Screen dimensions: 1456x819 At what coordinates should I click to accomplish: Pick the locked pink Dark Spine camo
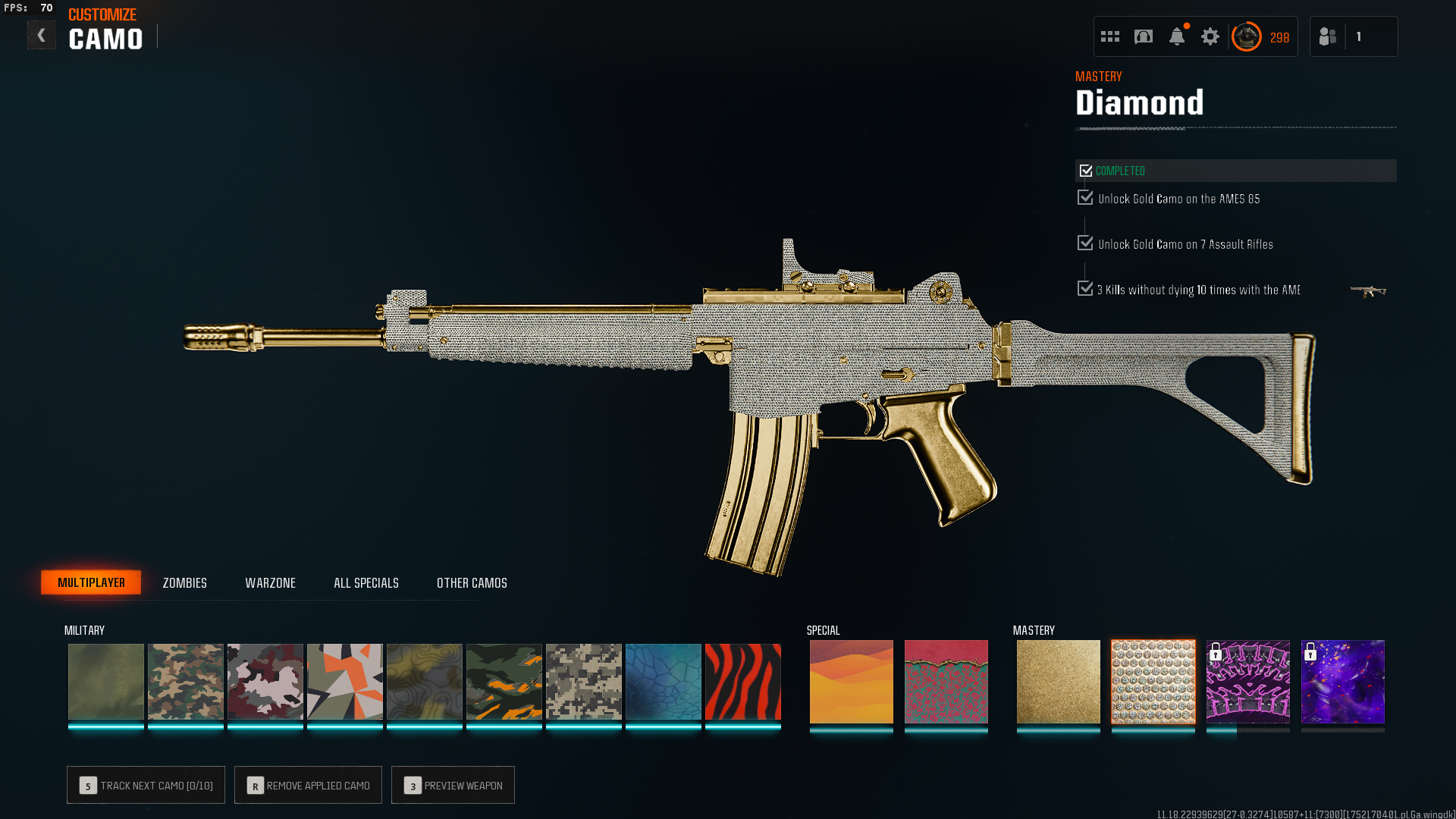[x=1247, y=681]
